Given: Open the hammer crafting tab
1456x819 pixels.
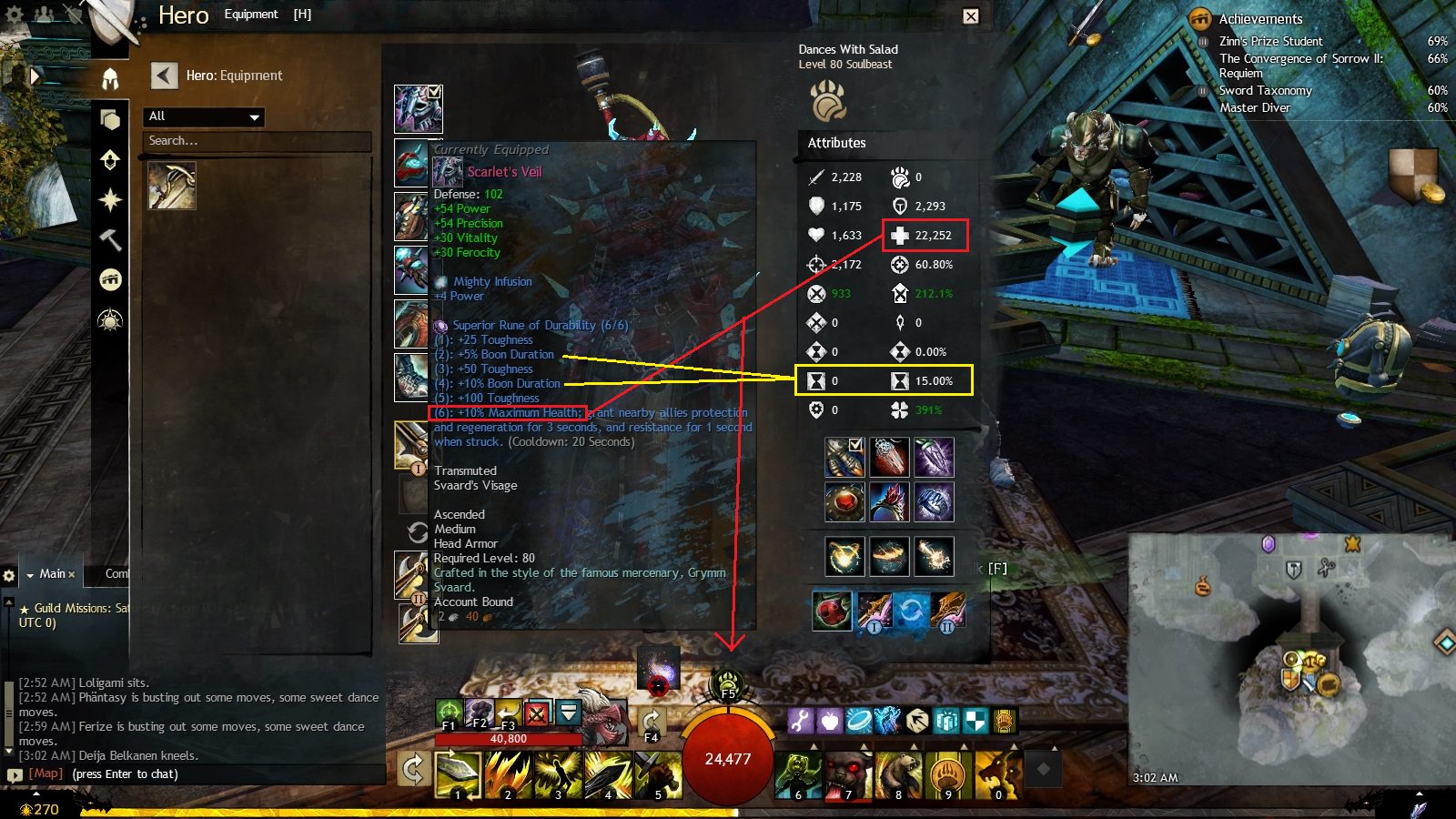Looking at the screenshot, I should 110,239.
